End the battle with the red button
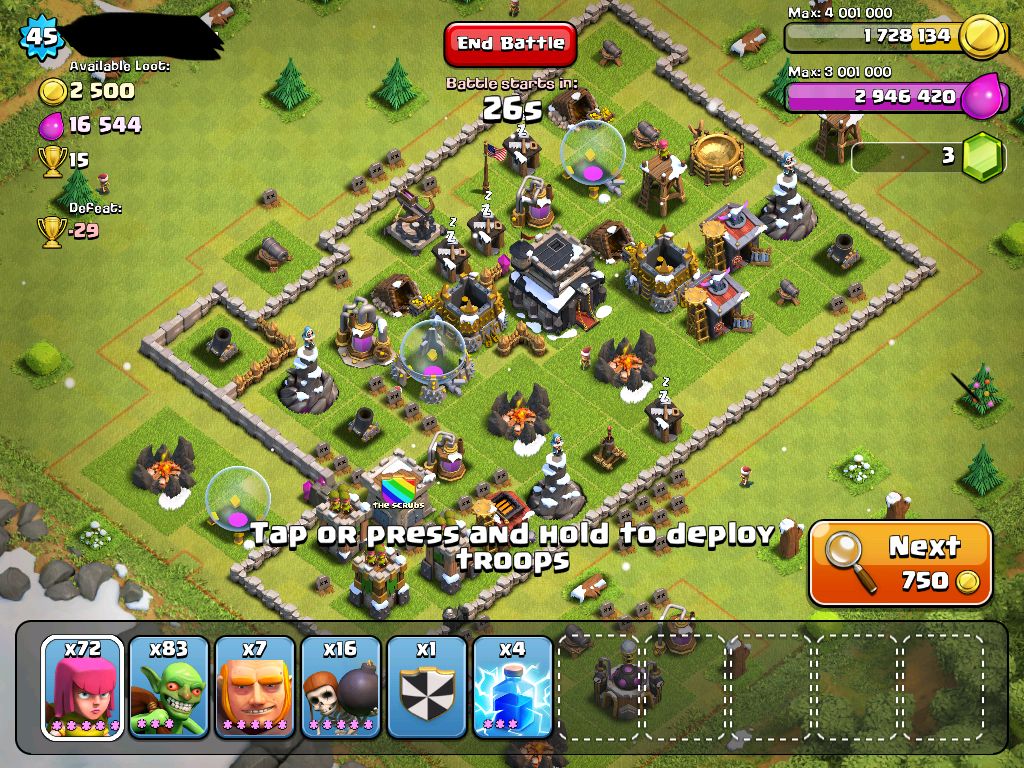 tap(510, 44)
